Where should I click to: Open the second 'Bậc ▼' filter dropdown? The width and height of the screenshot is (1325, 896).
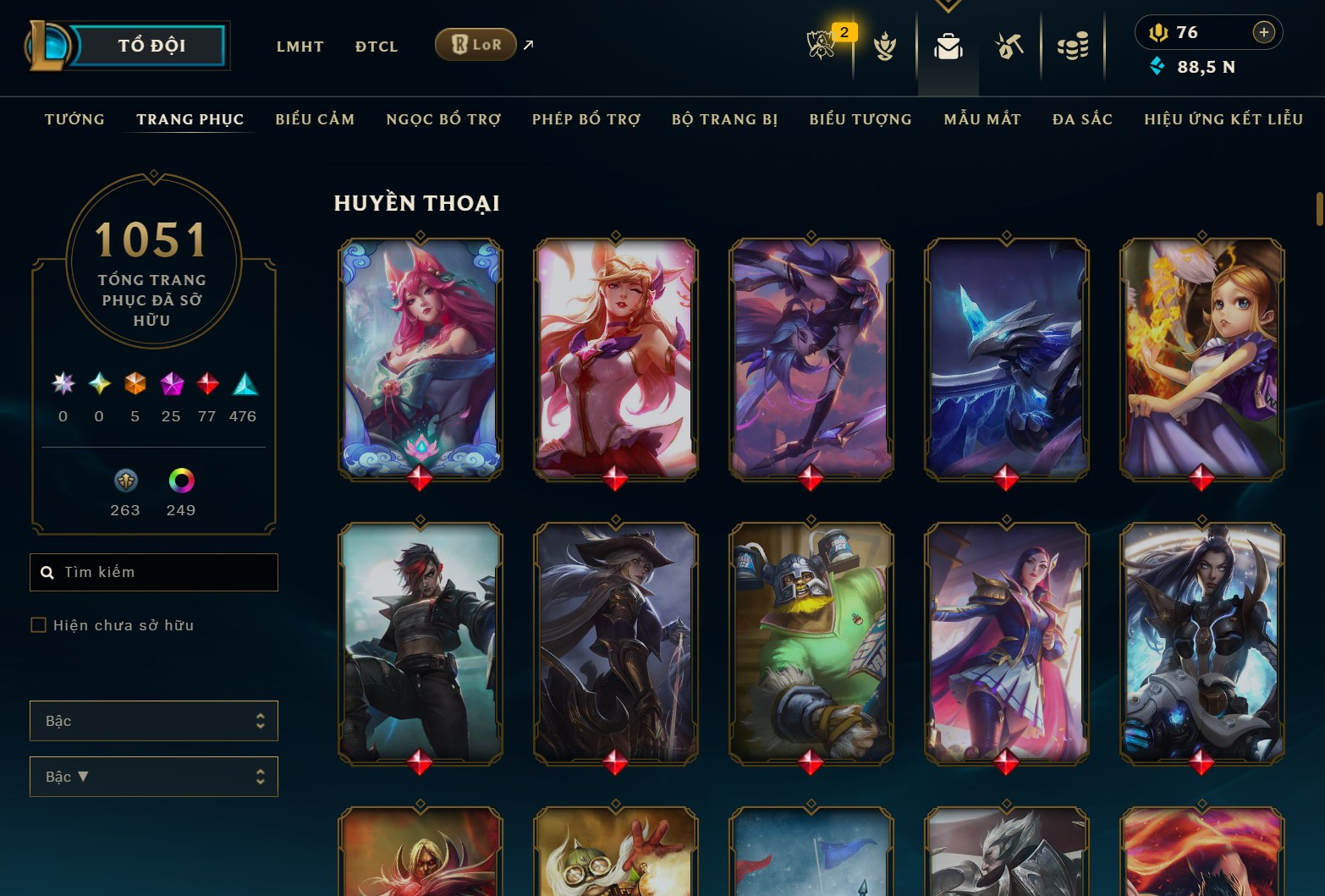pos(153,776)
